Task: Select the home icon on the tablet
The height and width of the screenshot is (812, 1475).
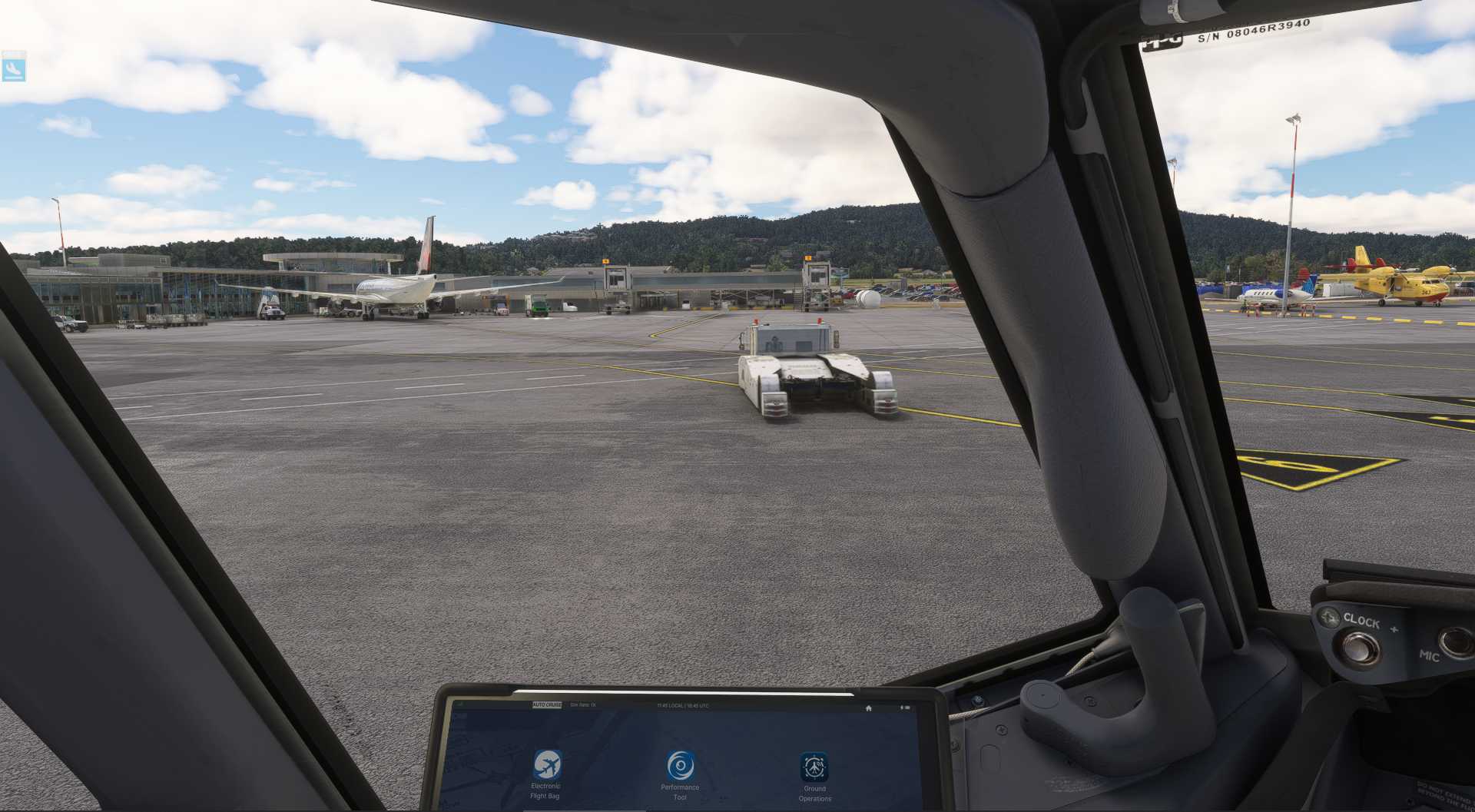Action: coord(869,706)
